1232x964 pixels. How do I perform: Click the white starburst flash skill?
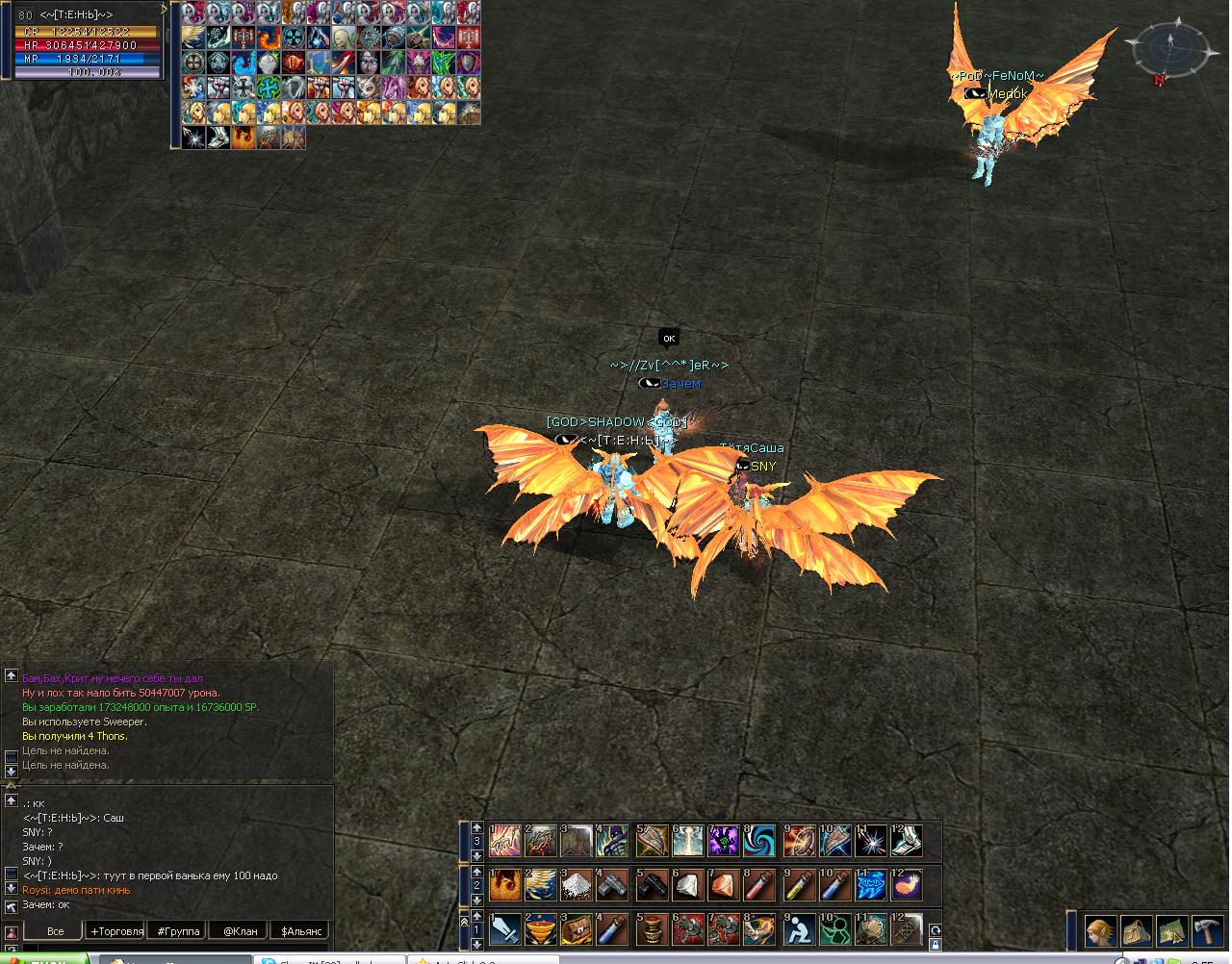872,840
